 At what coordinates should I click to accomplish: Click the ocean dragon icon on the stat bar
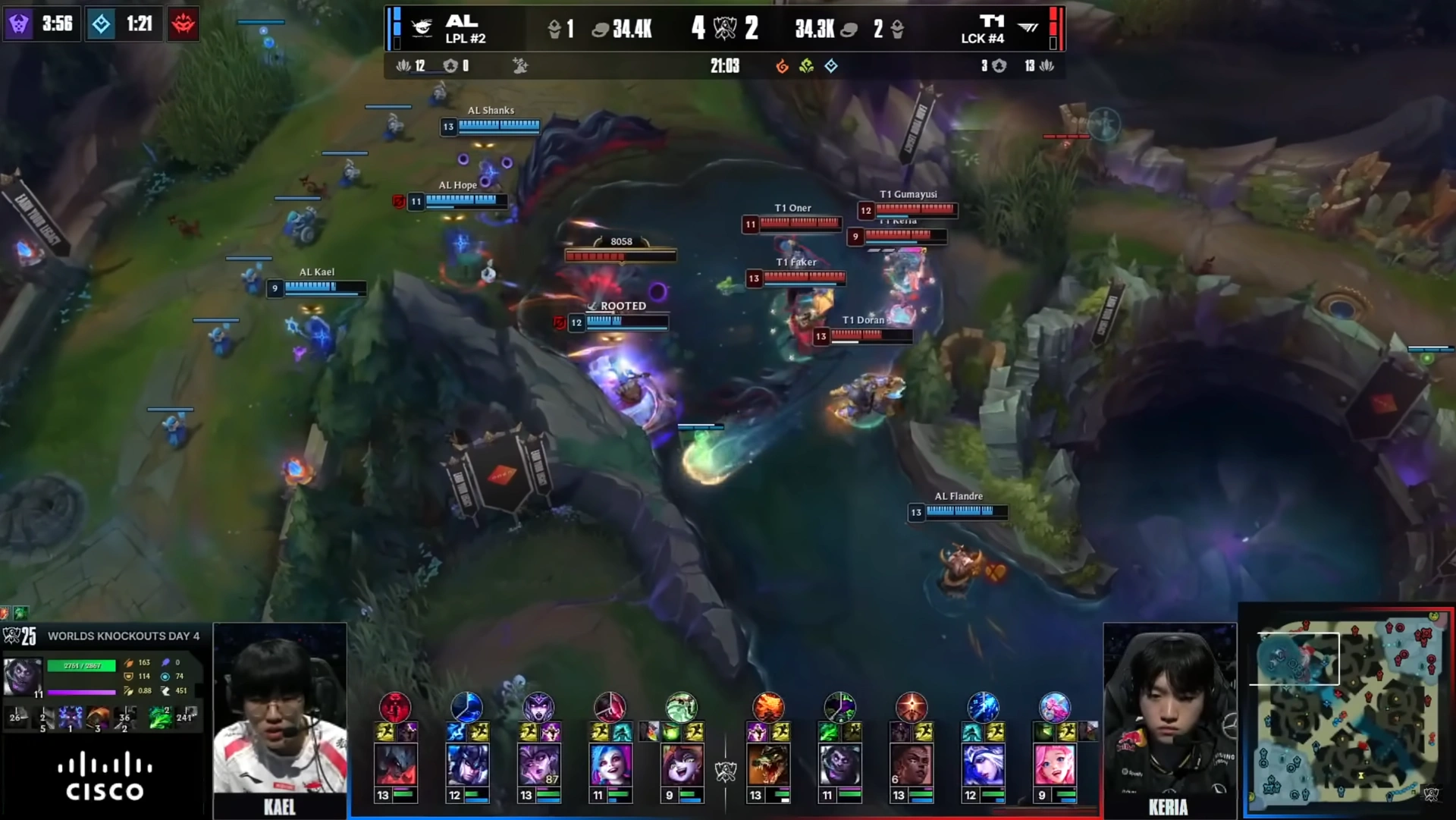click(x=830, y=66)
